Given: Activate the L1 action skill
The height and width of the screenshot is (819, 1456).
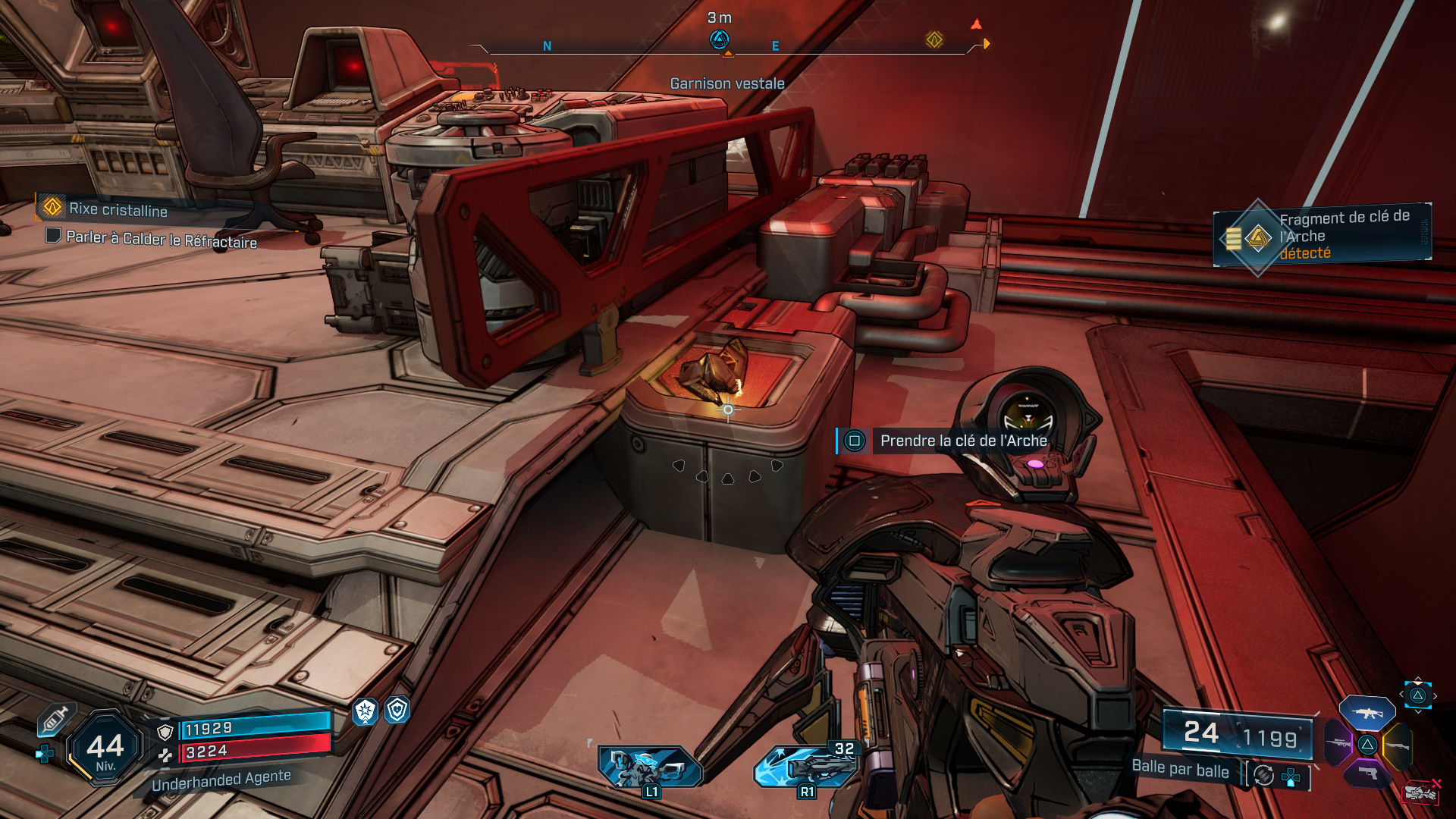Looking at the screenshot, I should point(649,767).
